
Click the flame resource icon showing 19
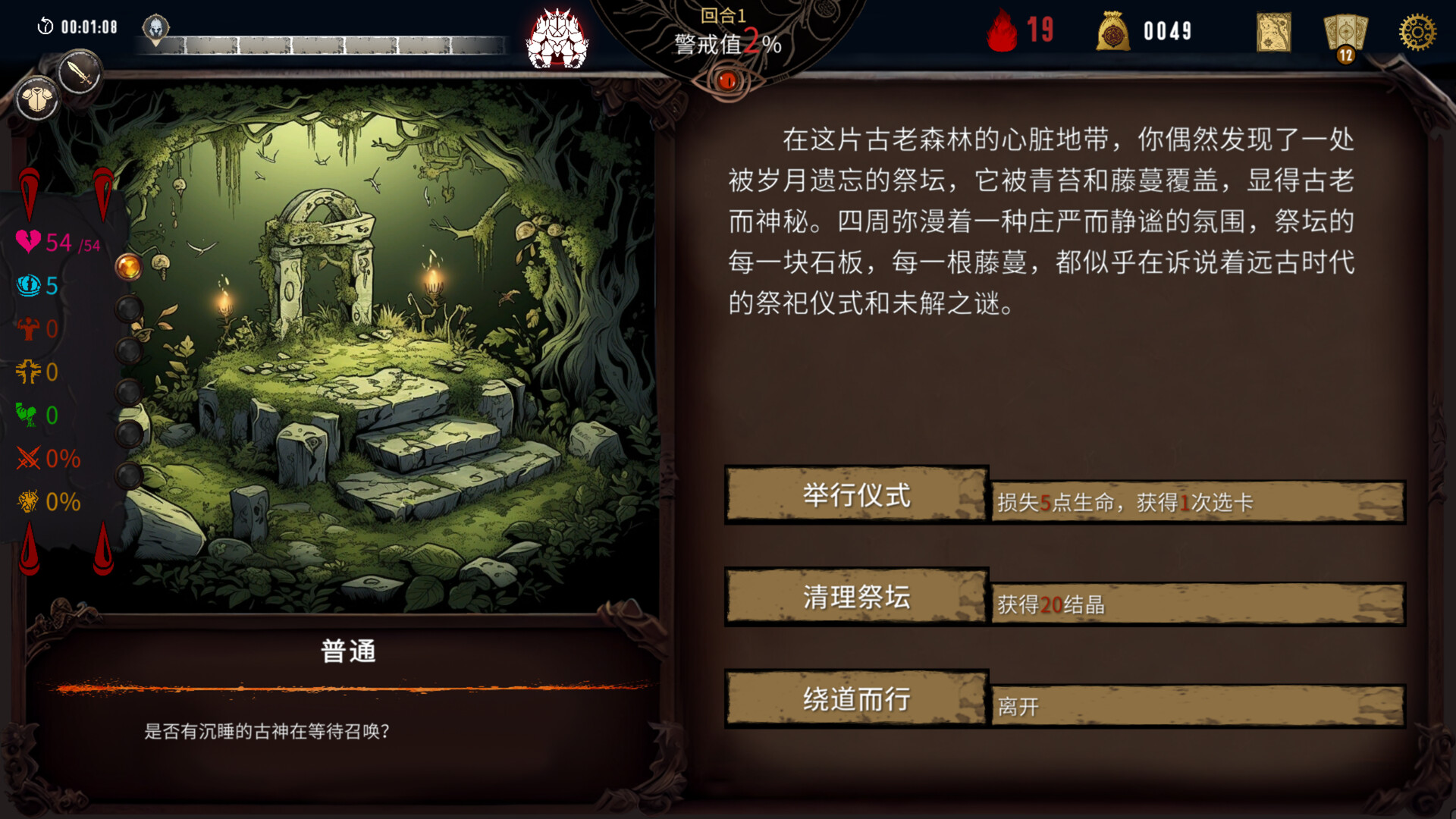coord(1003,30)
